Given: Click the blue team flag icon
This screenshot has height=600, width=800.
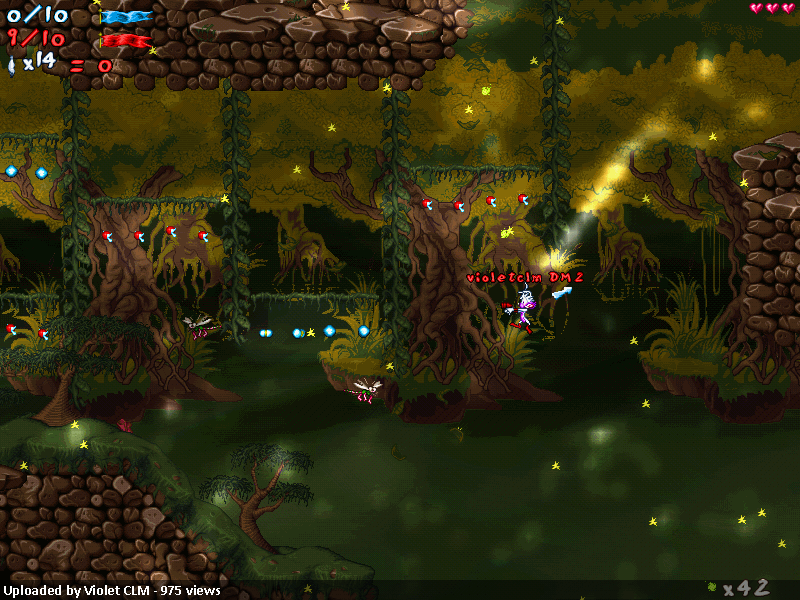Looking at the screenshot, I should (126, 17).
